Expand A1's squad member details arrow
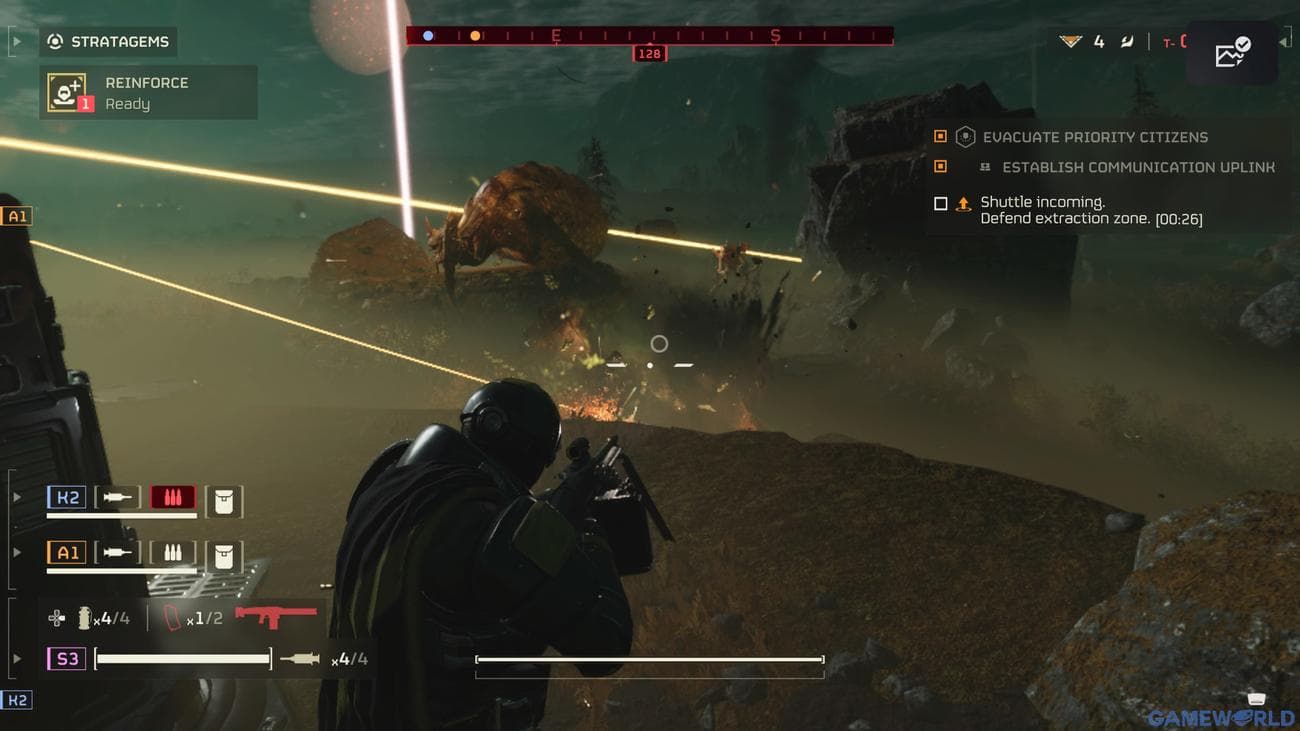Image resolution: width=1300 pixels, height=731 pixels. 16,551
